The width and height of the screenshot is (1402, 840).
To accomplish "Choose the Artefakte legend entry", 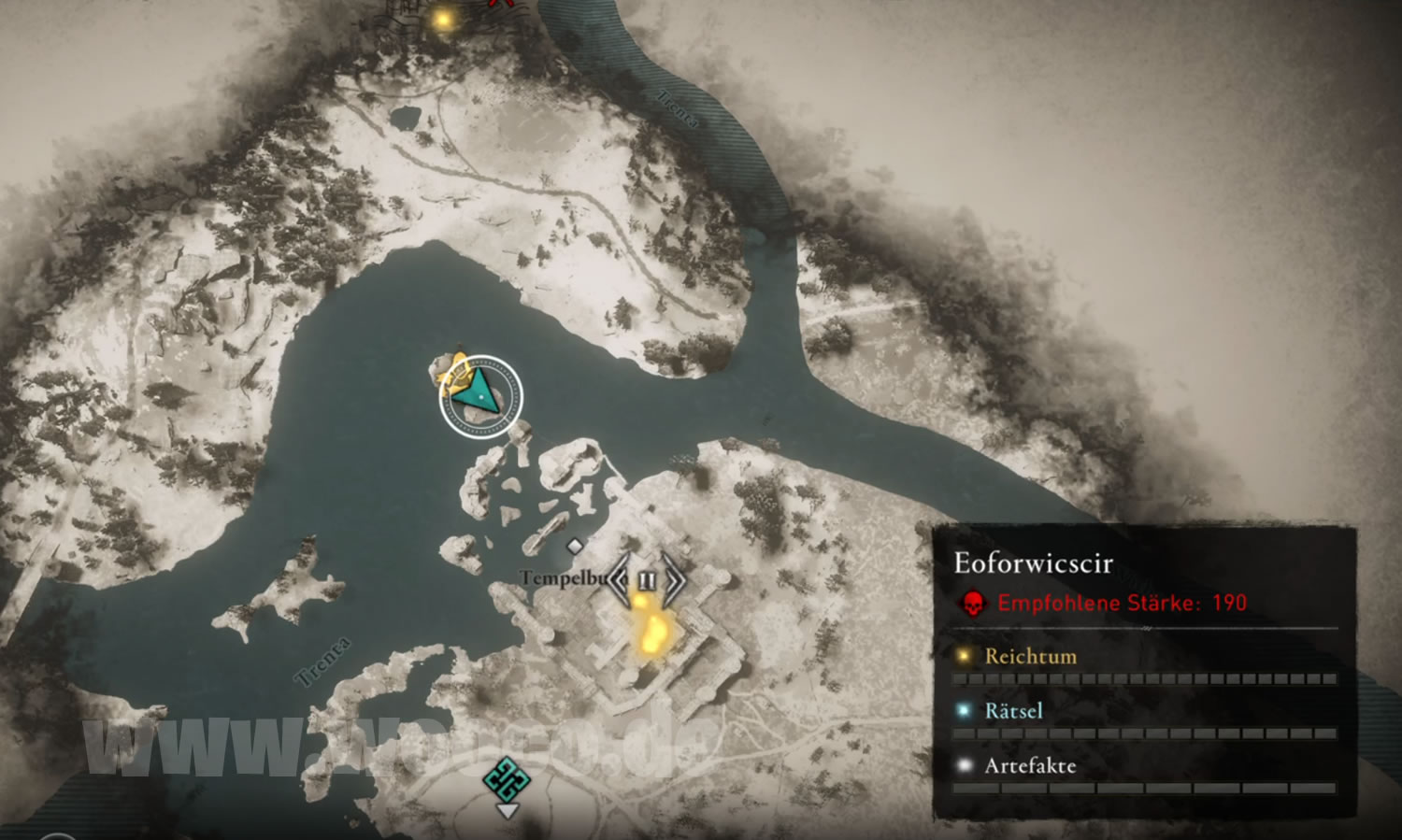I will pyautogui.click(x=1030, y=766).
